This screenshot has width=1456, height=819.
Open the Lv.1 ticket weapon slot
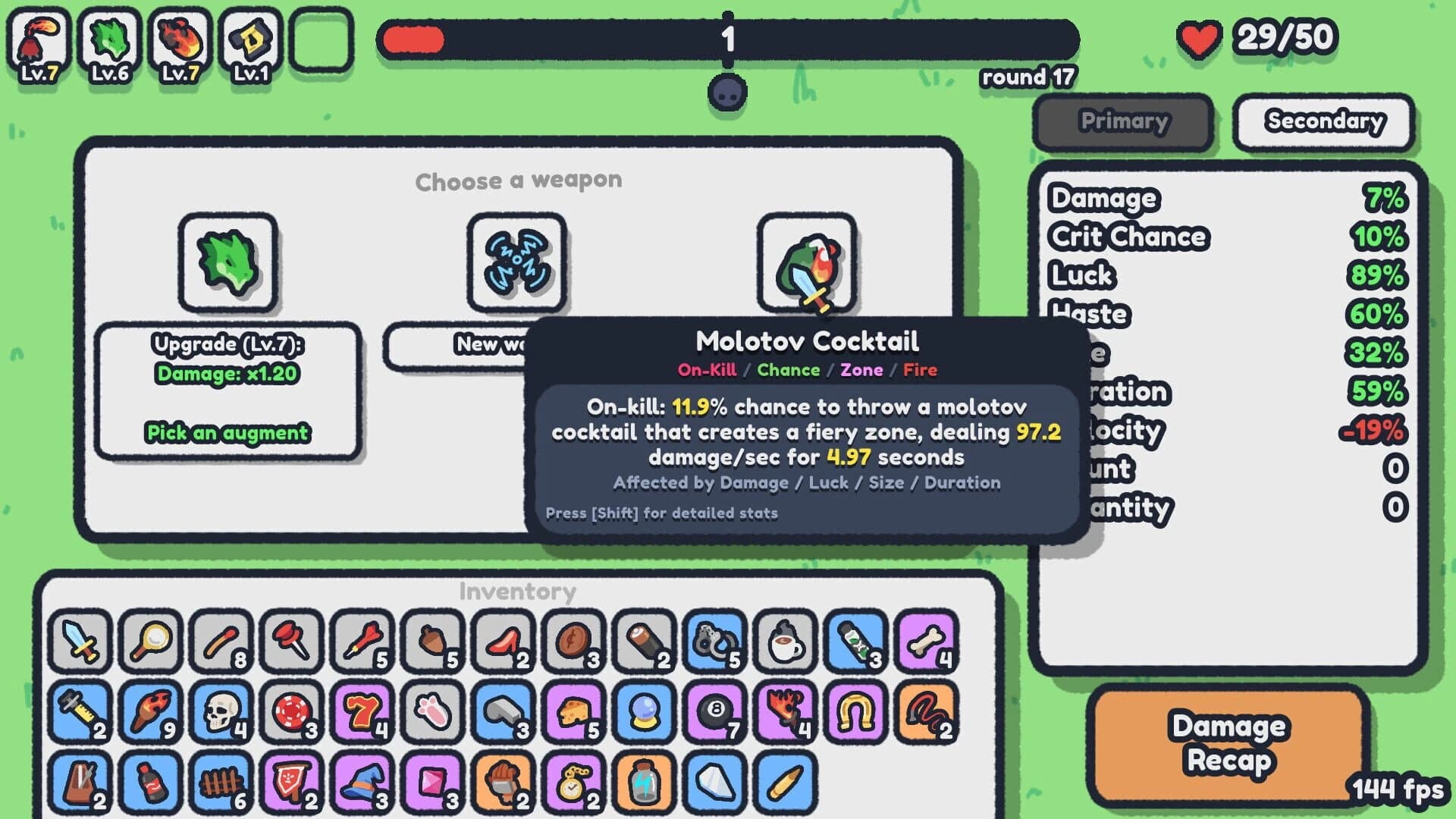pos(251,43)
